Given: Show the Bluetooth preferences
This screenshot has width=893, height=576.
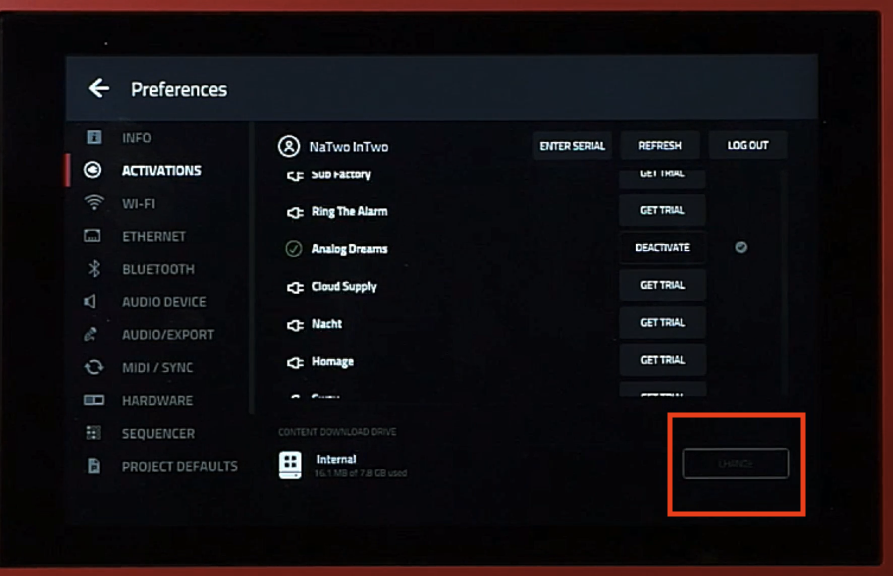Looking at the screenshot, I should point(158,270).
